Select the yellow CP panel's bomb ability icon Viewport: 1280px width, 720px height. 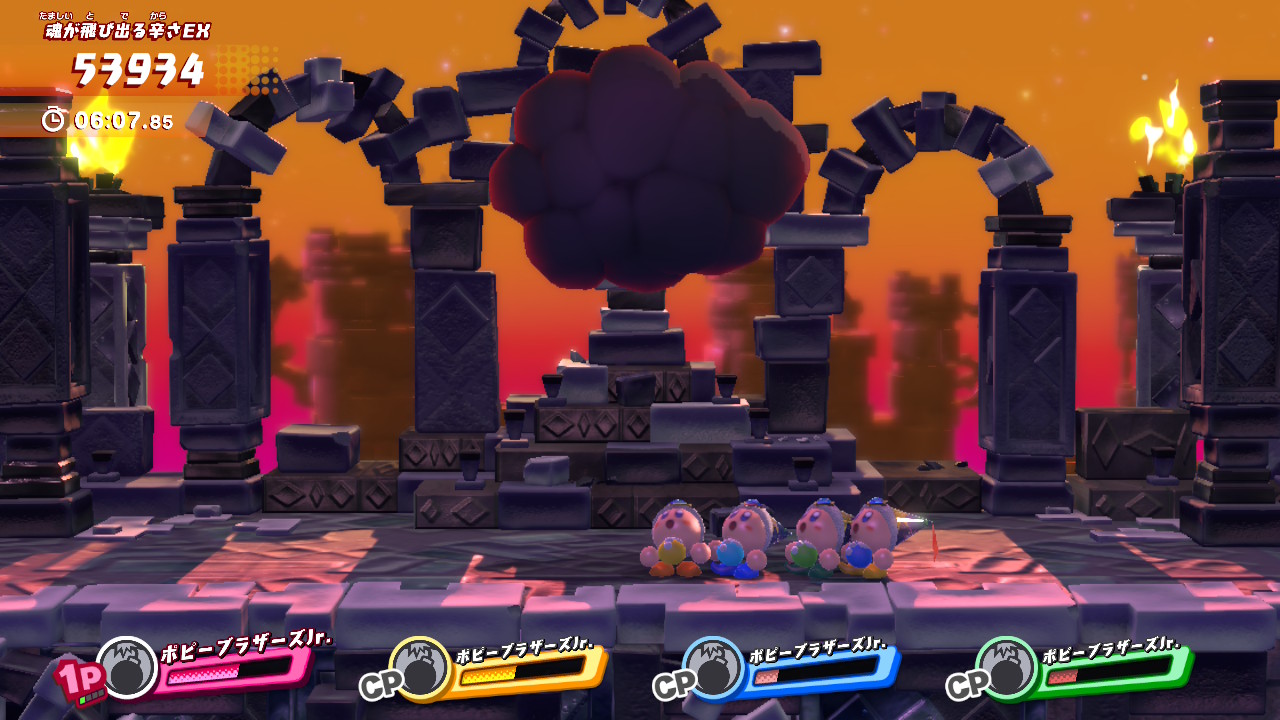click(420, 667)
